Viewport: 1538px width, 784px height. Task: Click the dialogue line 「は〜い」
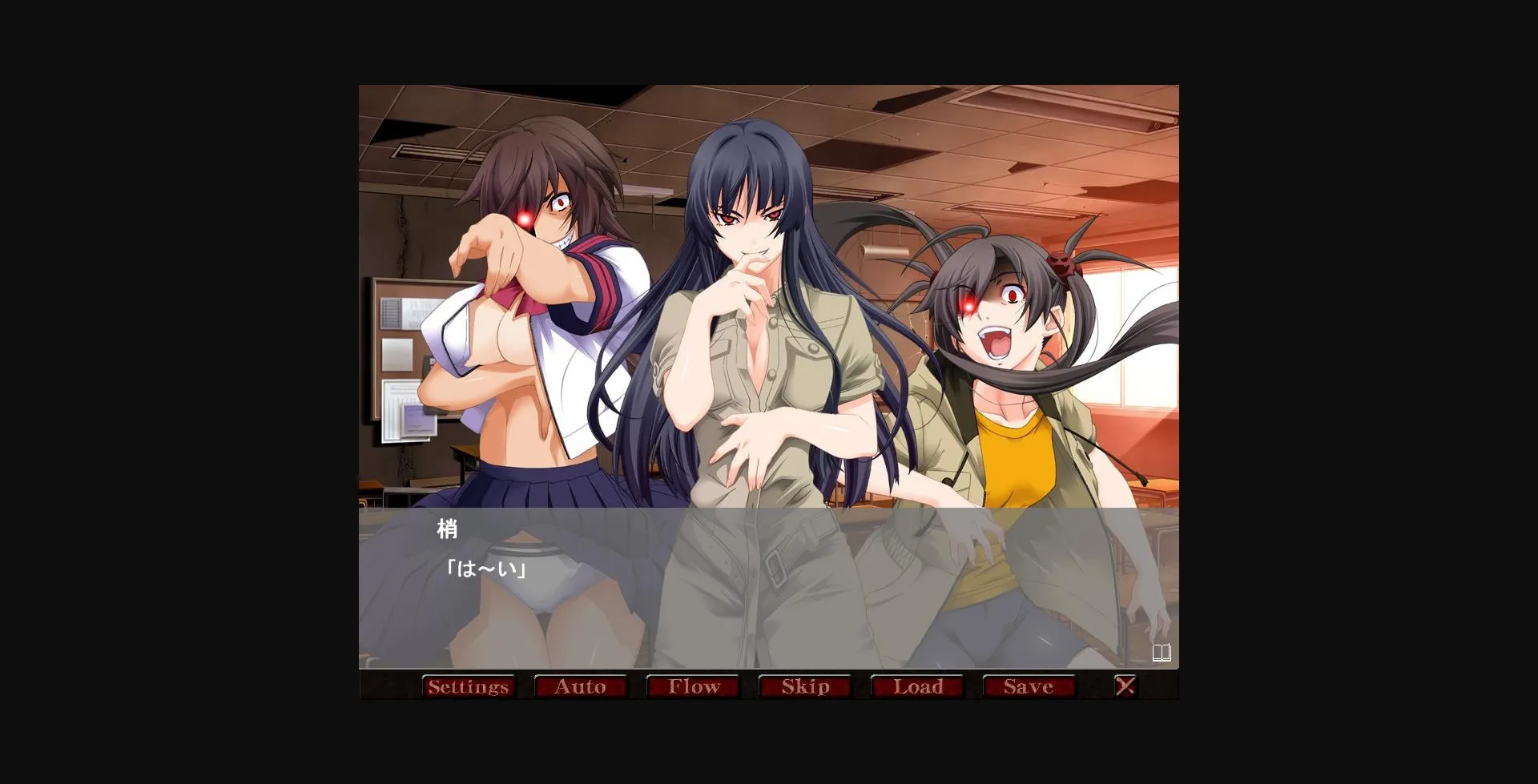pyautogui.click(x=487, y=569)
